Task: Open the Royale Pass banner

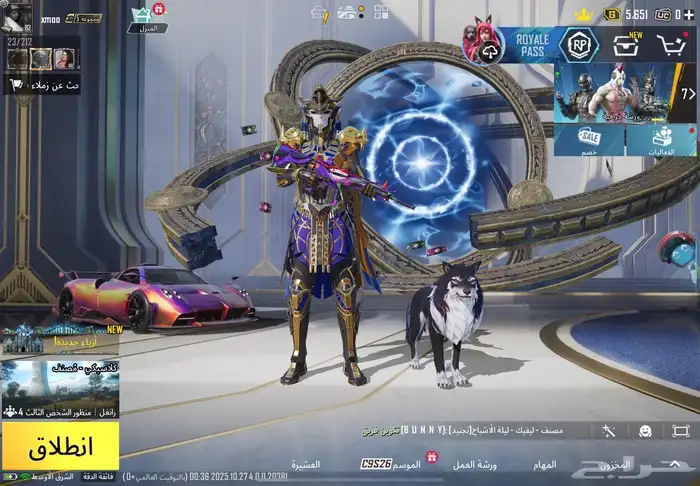Action: click(528, 45)
